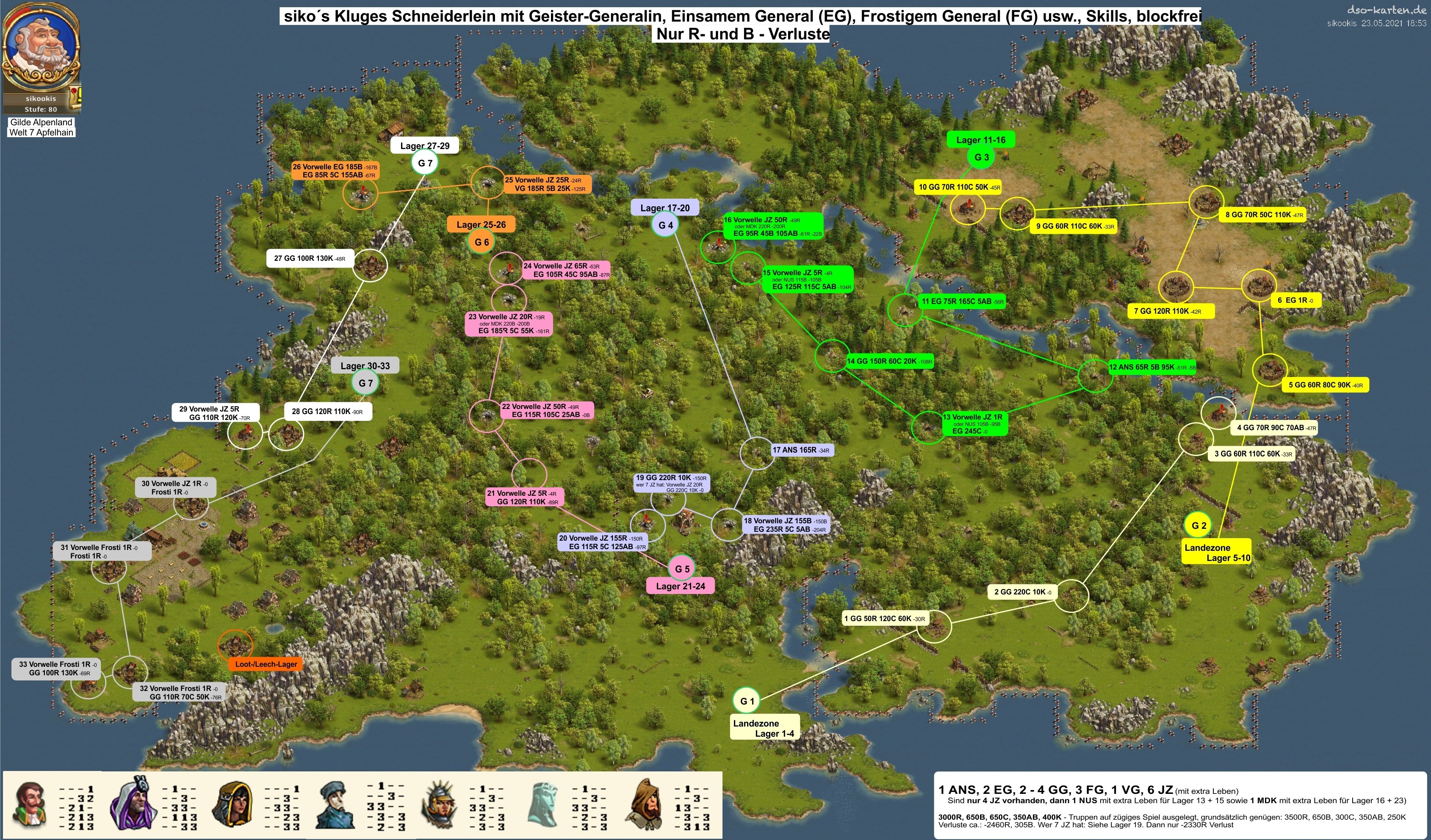Select camp label 2 GG 220C 10K
1431x840 pixels.
1022,592
